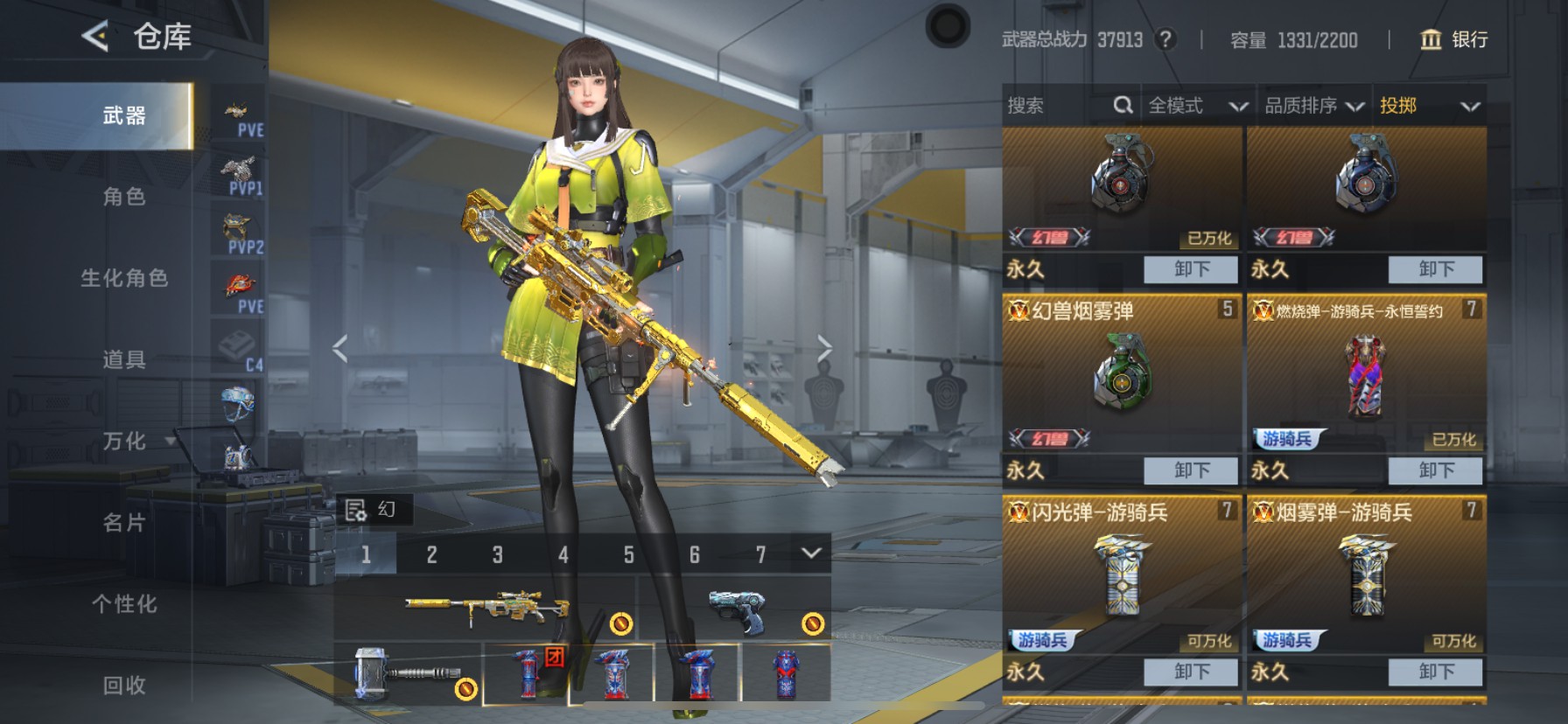Select the golden sniper rifle primary slot
1568x724 pixels.
pyautogui.click(x=486, y=608)
